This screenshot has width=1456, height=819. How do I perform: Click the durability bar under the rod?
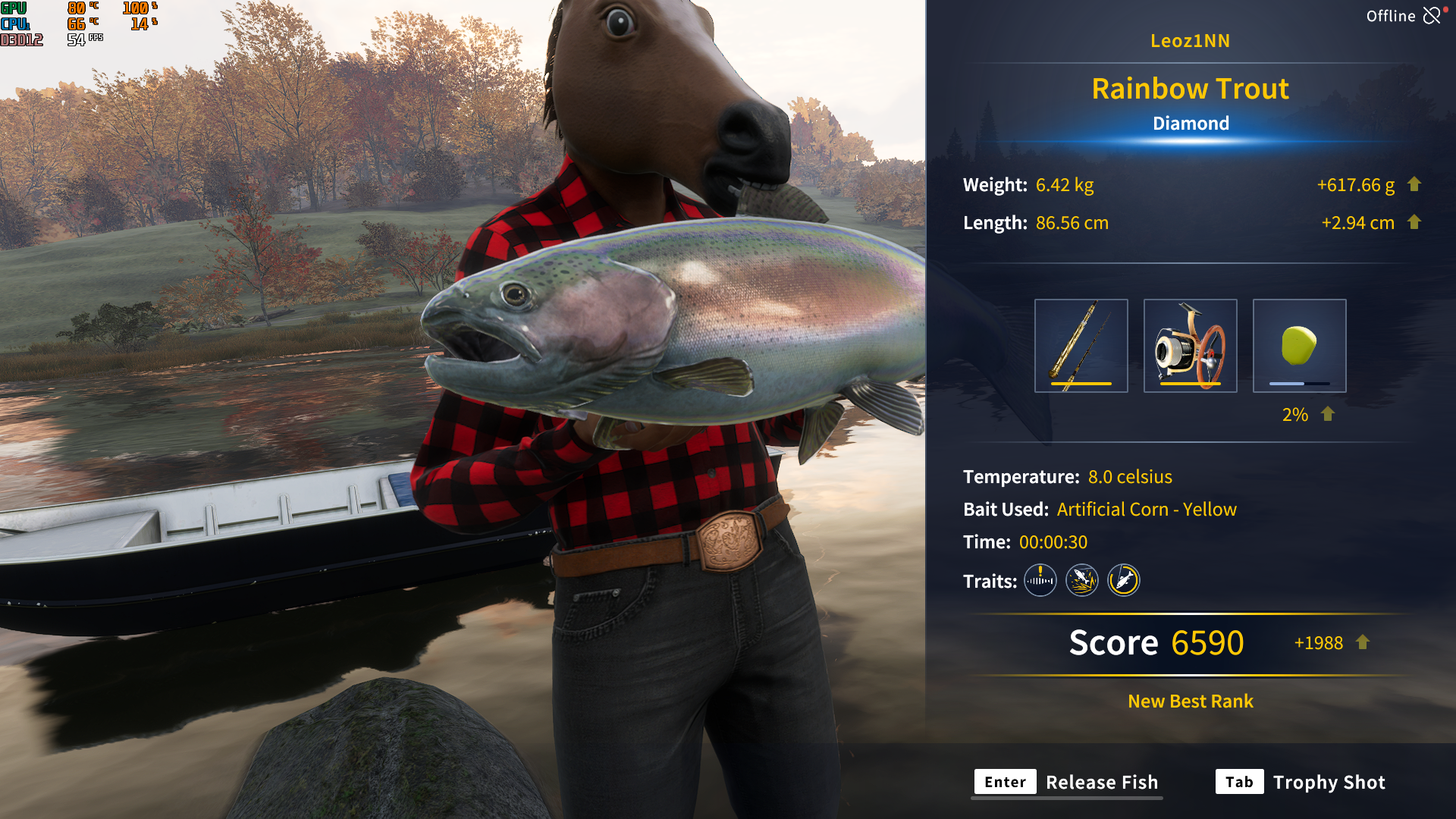pos(1081,384)
